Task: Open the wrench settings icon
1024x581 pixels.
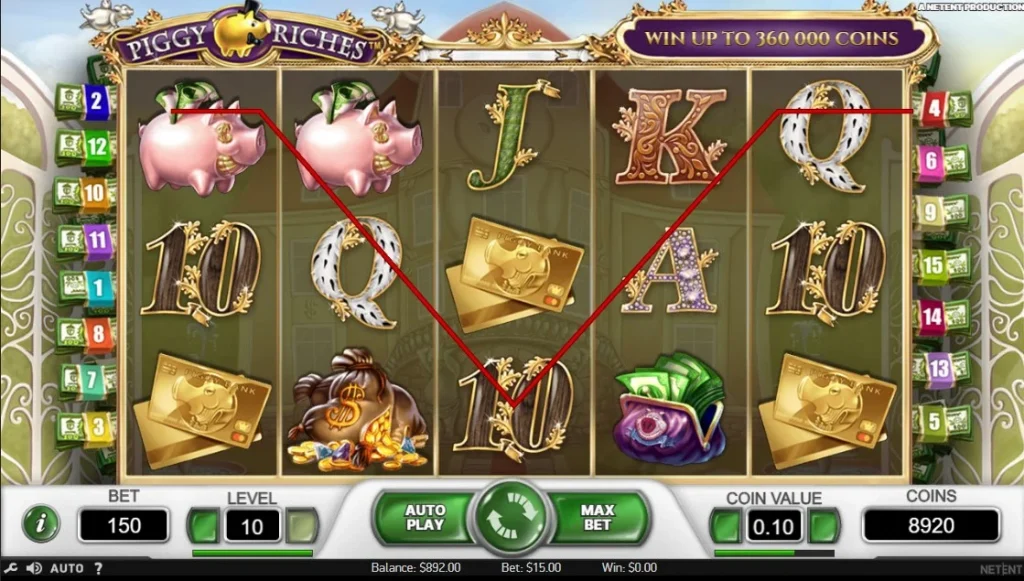Action: click(11, 568)
